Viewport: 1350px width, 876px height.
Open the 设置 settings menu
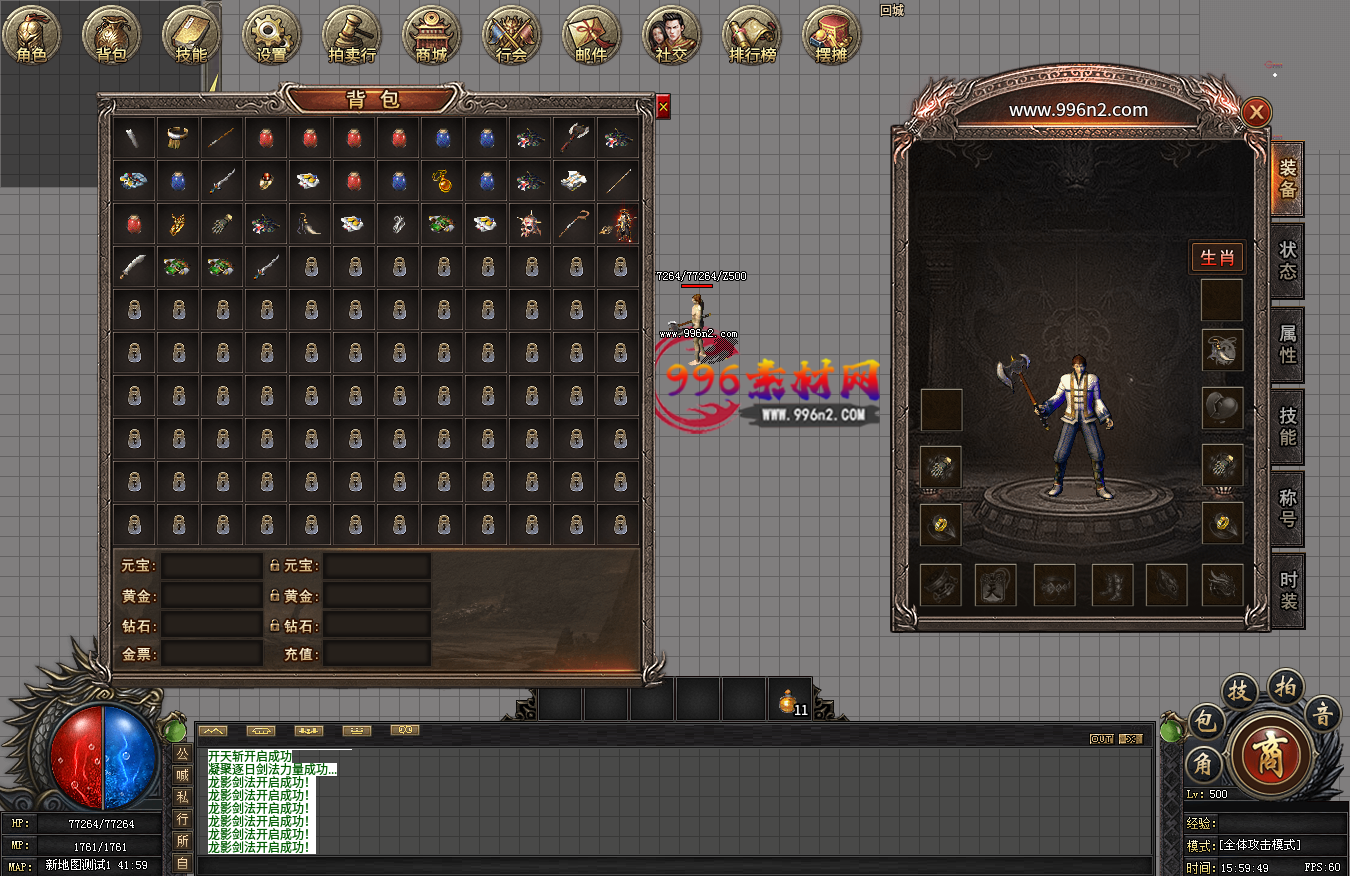pos(271,36)
